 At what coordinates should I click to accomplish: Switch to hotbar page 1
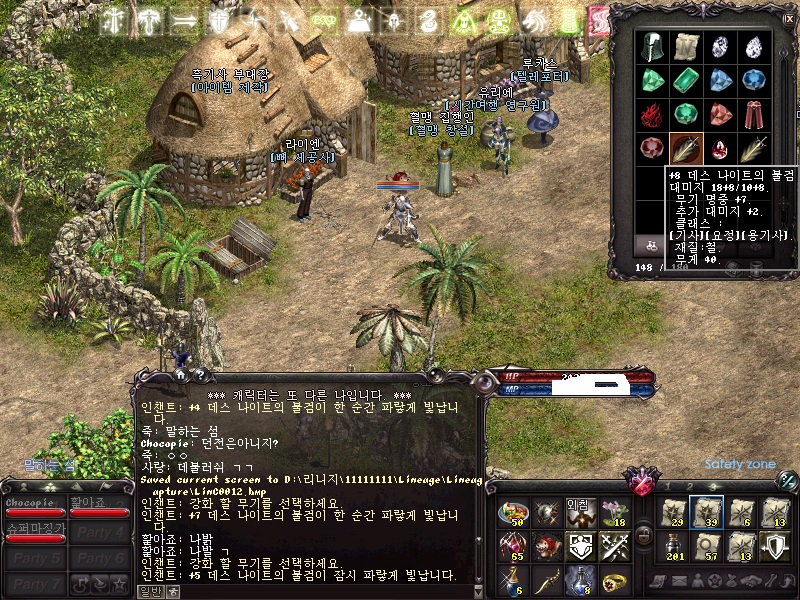click(x=669, y=486)
